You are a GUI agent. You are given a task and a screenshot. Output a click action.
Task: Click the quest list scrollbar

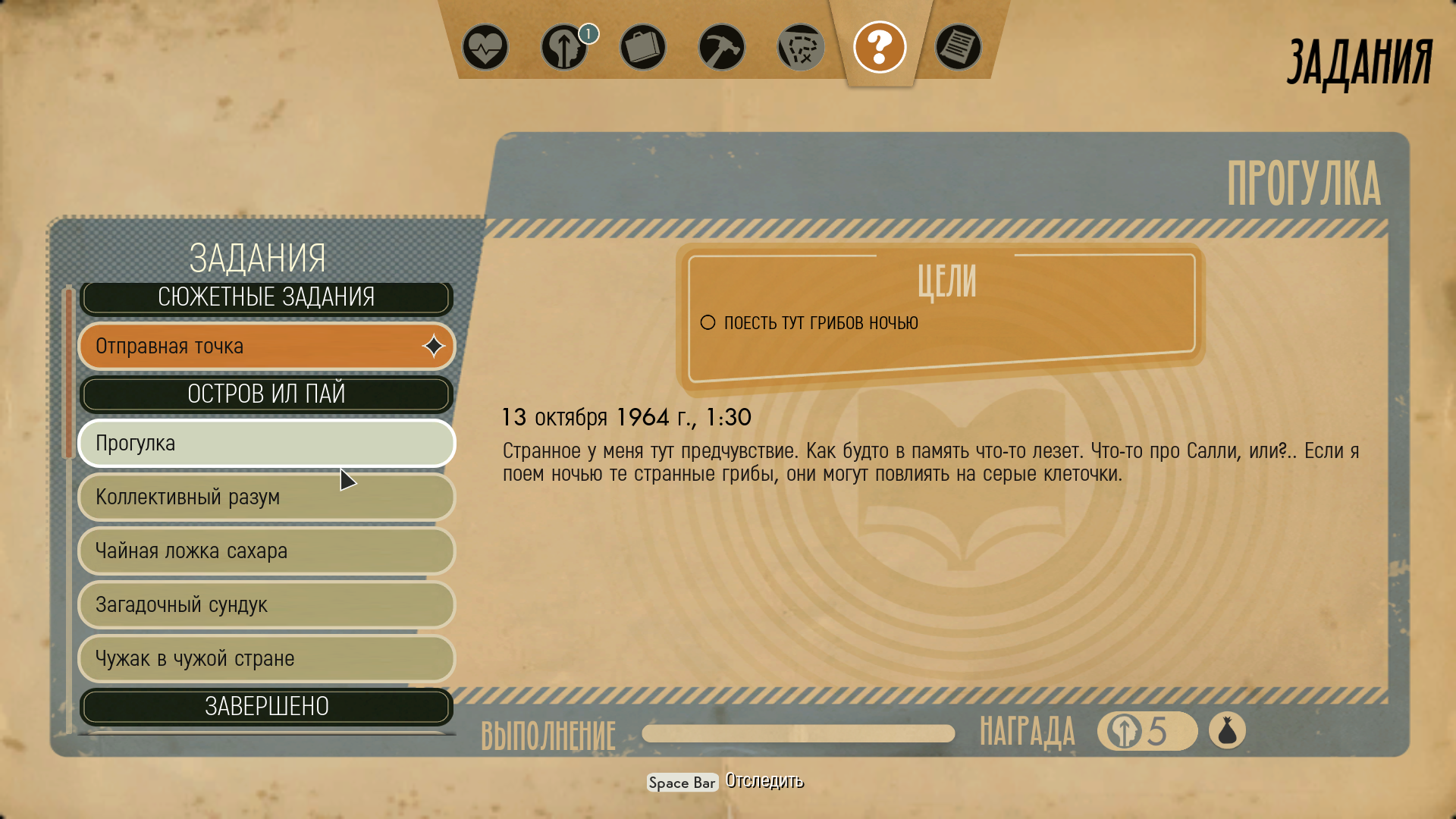69,372
